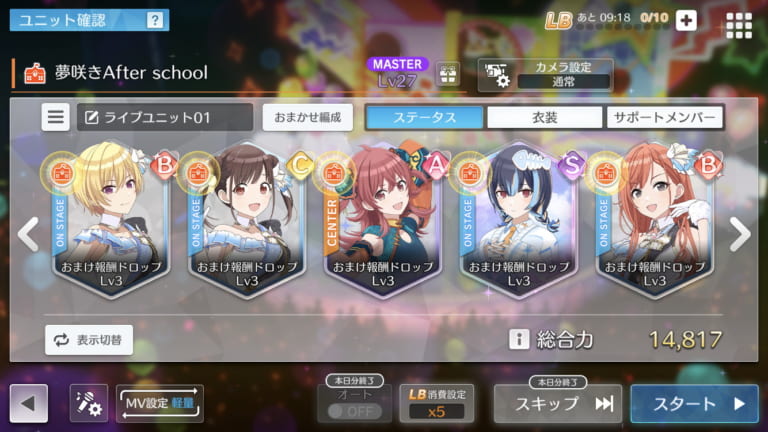Open the サポートメンバー tab
Screen dimensions: 768x432
point(664,117)
